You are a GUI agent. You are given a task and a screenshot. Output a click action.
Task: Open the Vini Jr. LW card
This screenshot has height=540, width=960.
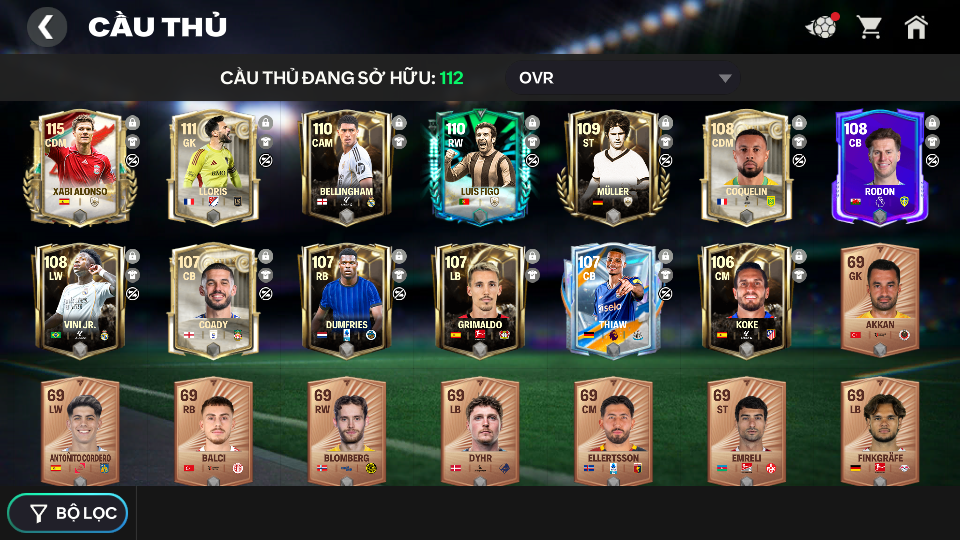pos(80,300)
